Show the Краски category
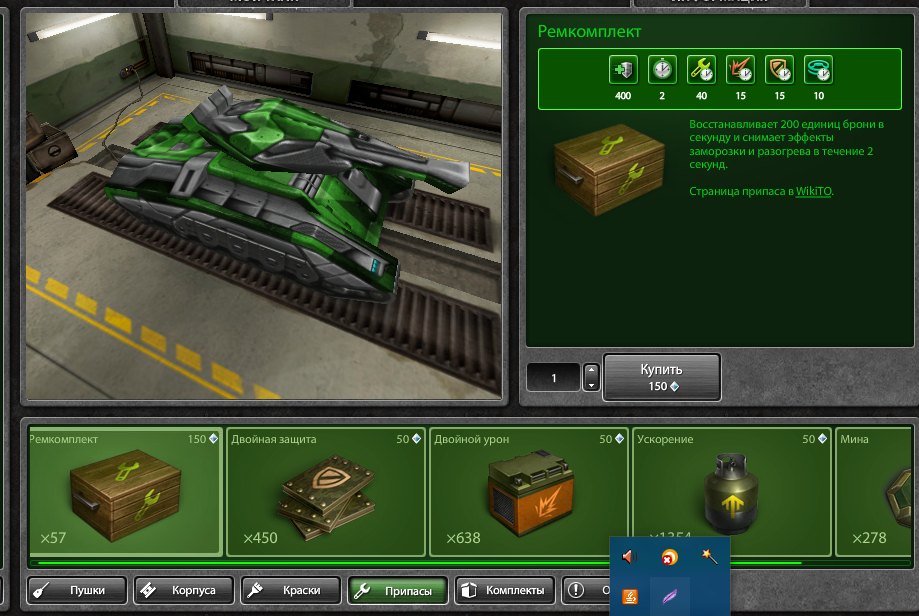 pyautogui.click(x=290, y=591)
